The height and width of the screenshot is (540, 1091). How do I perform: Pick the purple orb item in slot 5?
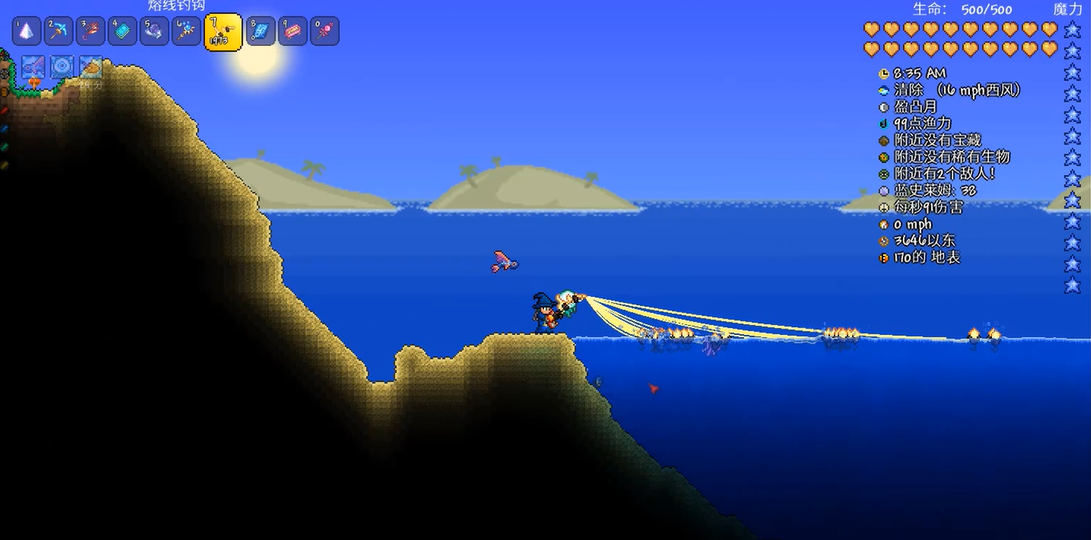(x=154, y=31)
